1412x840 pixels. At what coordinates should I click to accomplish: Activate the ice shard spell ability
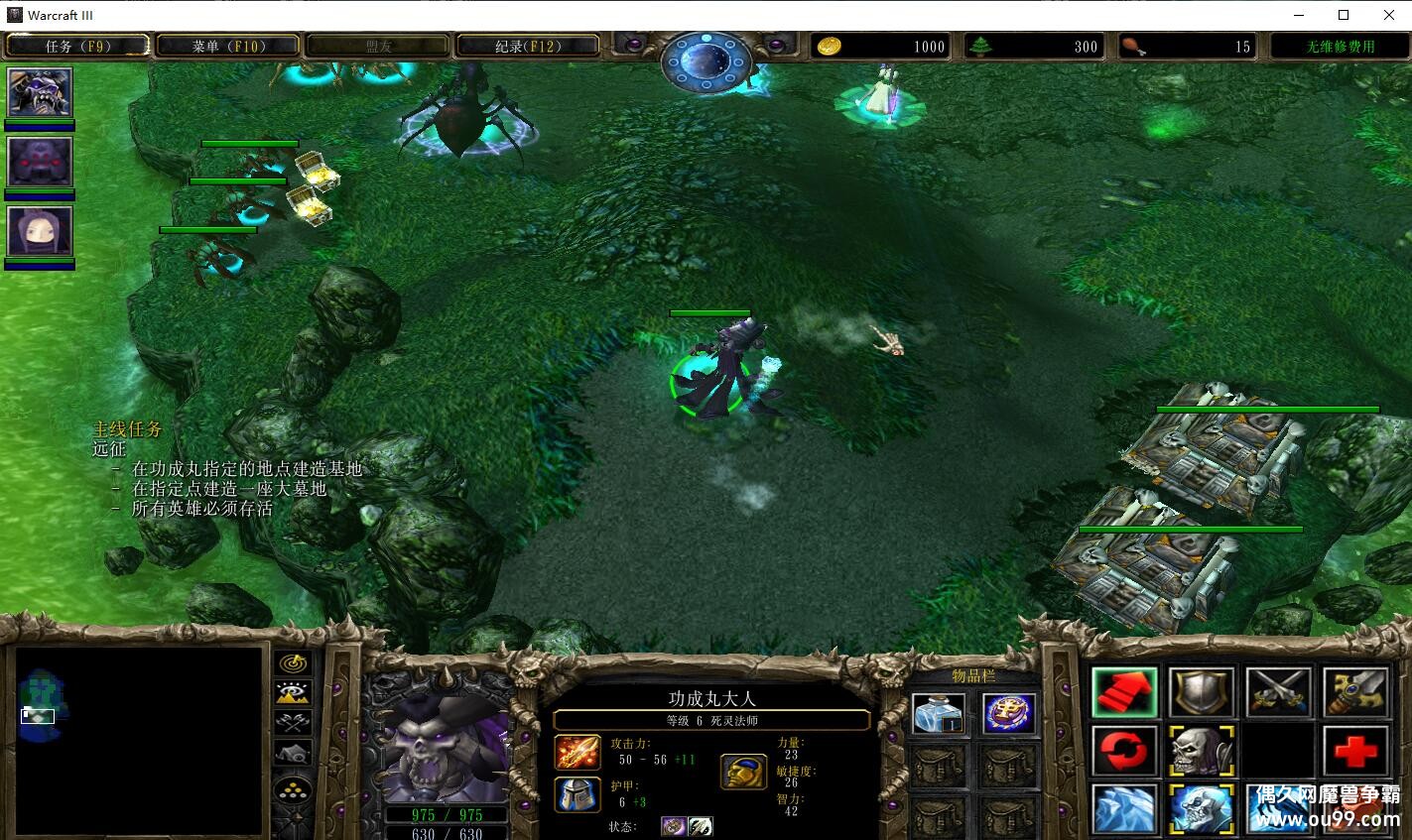(1124, 808)
